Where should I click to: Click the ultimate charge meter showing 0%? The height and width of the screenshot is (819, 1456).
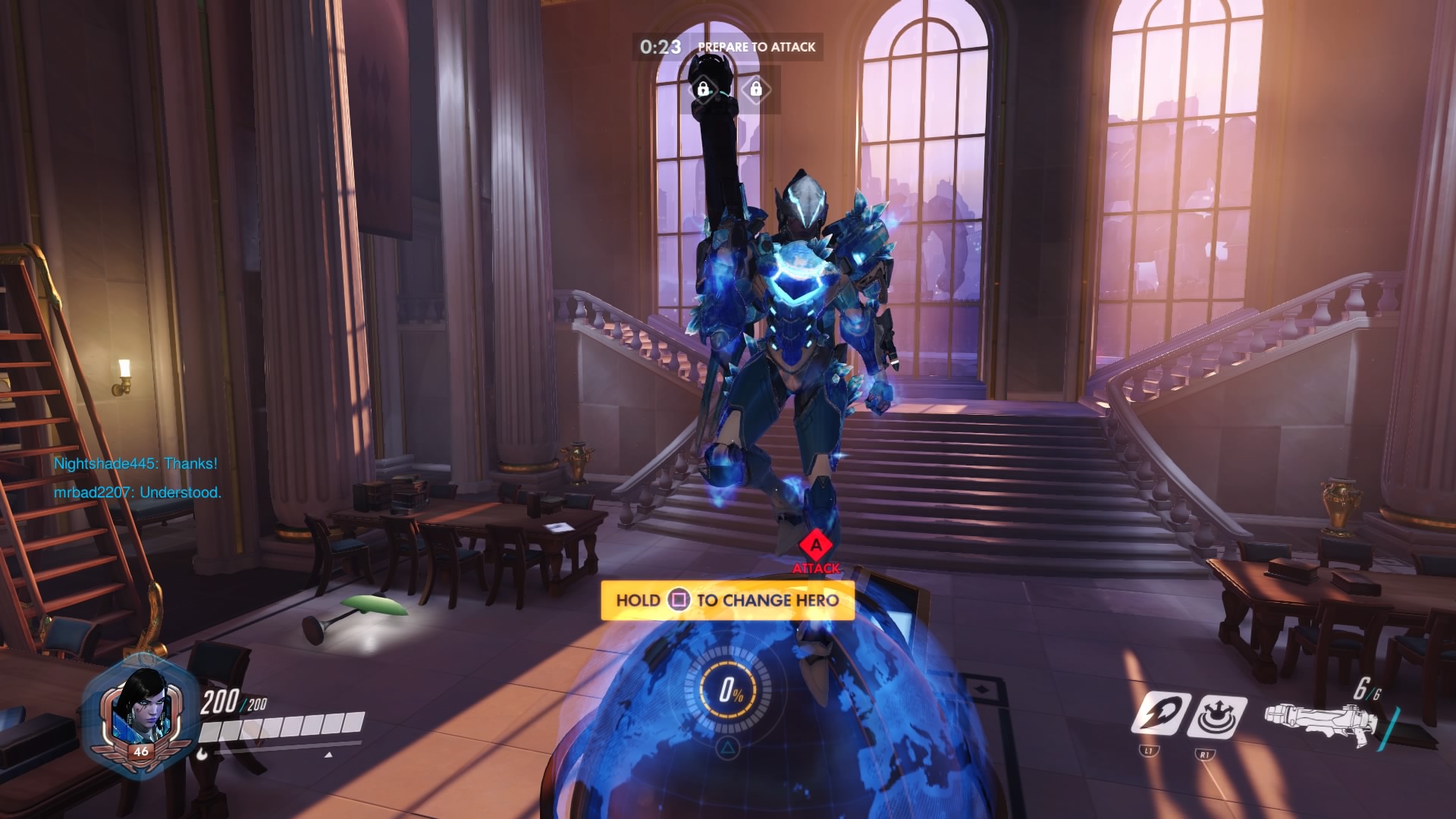(728, 690)
